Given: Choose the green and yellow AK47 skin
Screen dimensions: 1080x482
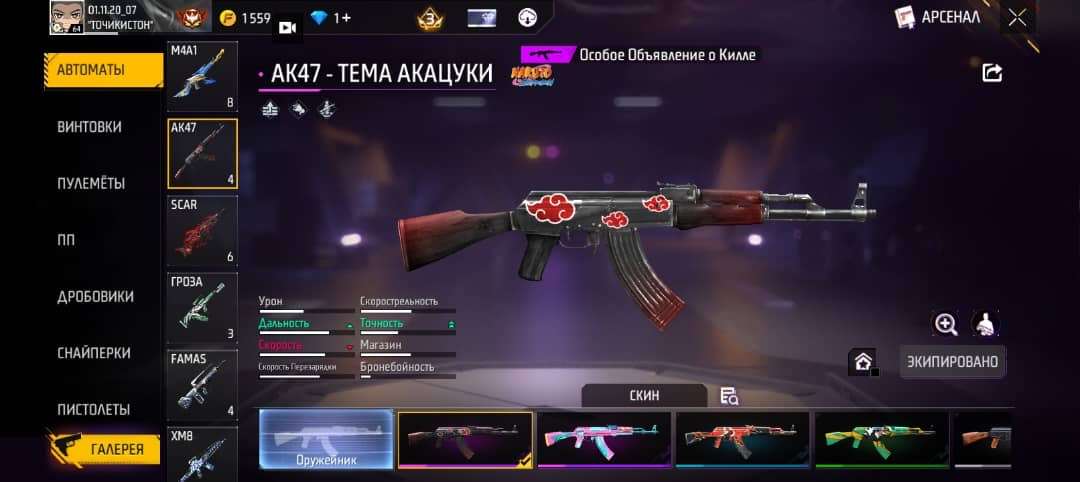Looking at the screenshot, I should point(881,440).
